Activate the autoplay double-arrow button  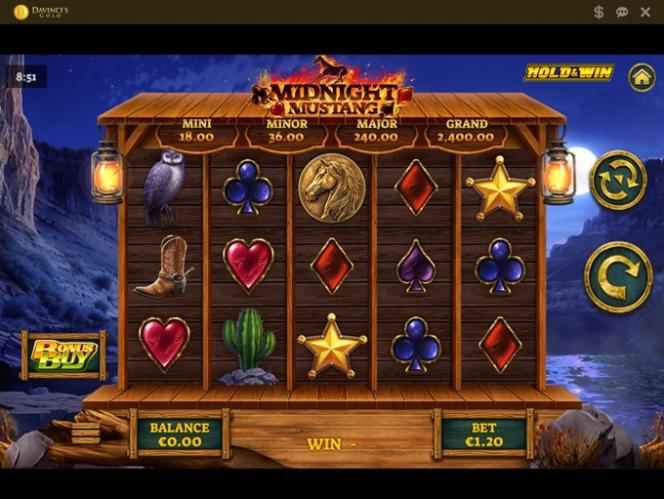click(618, 180)
